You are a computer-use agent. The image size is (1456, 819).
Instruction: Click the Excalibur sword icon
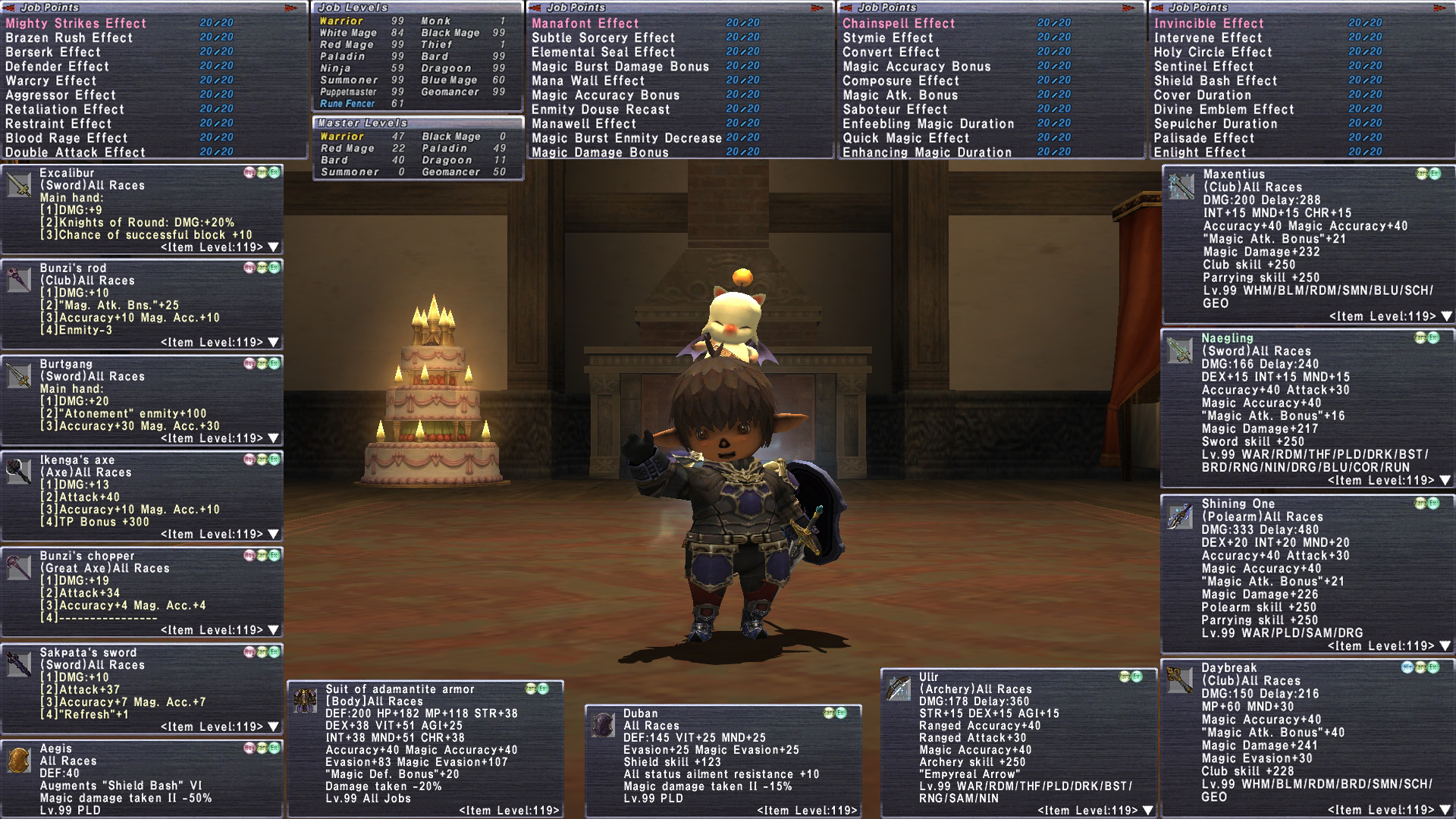19,184
